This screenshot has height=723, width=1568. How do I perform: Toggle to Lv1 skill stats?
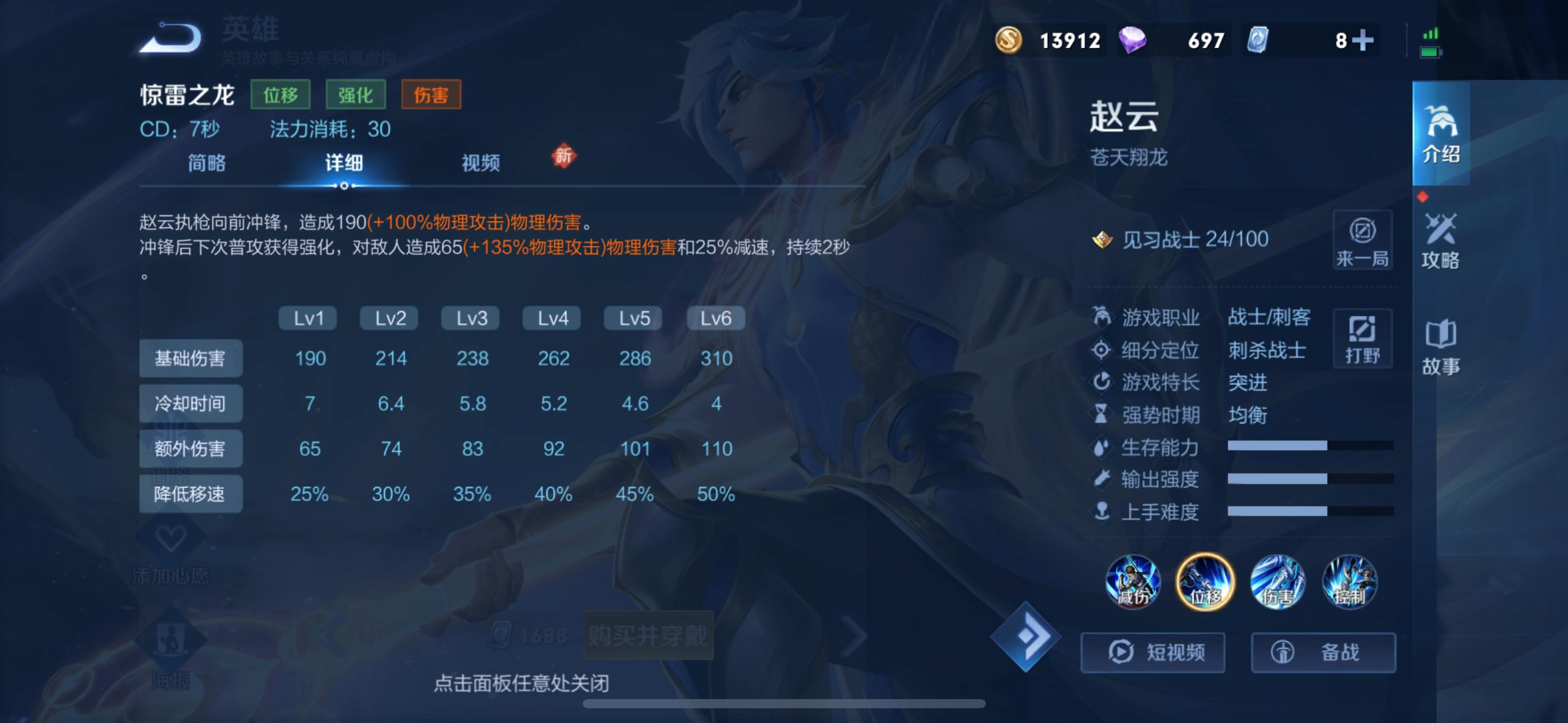coord(309,318)
